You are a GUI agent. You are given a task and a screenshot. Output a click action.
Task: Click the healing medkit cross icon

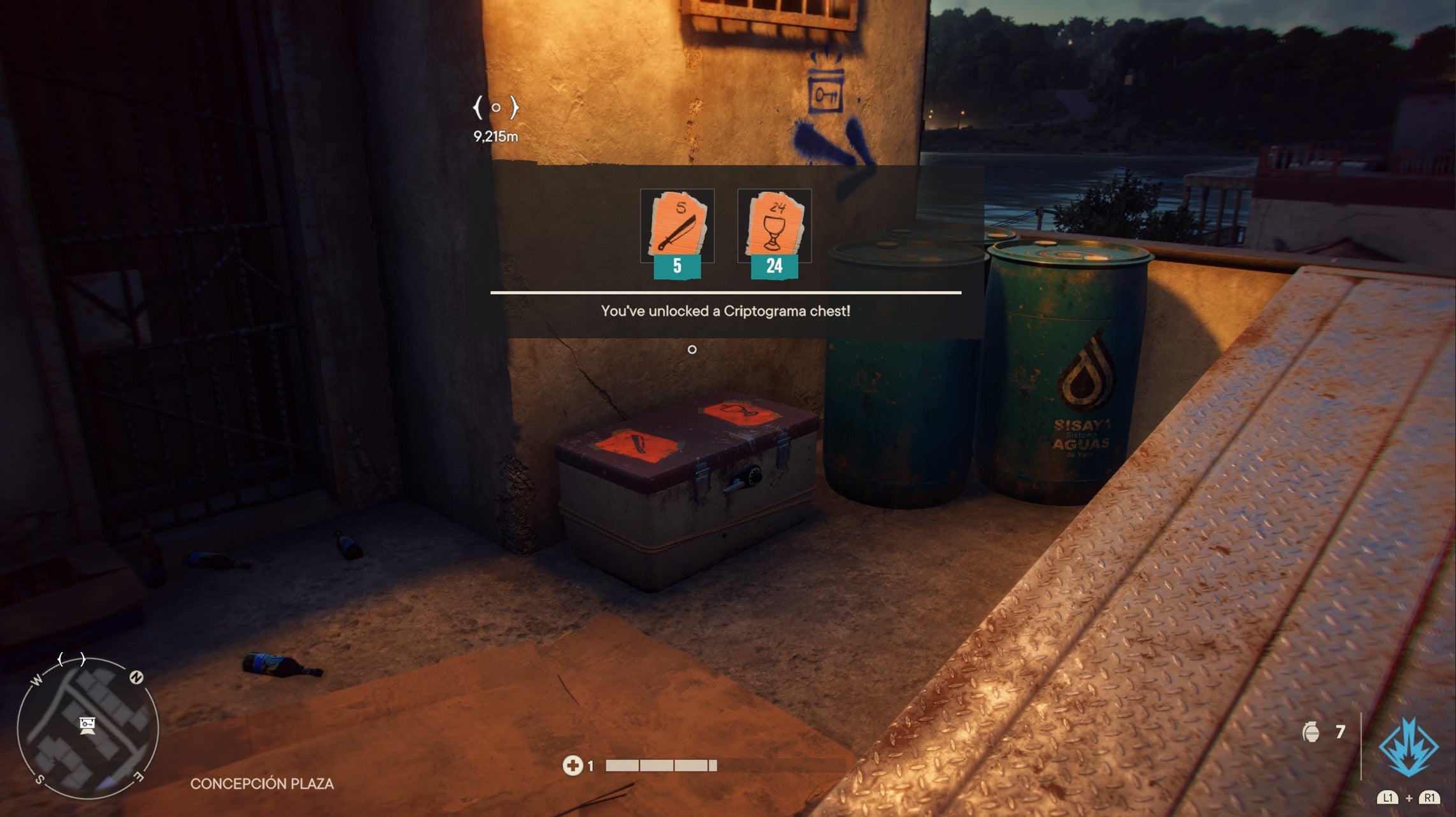tap(572, 765)
